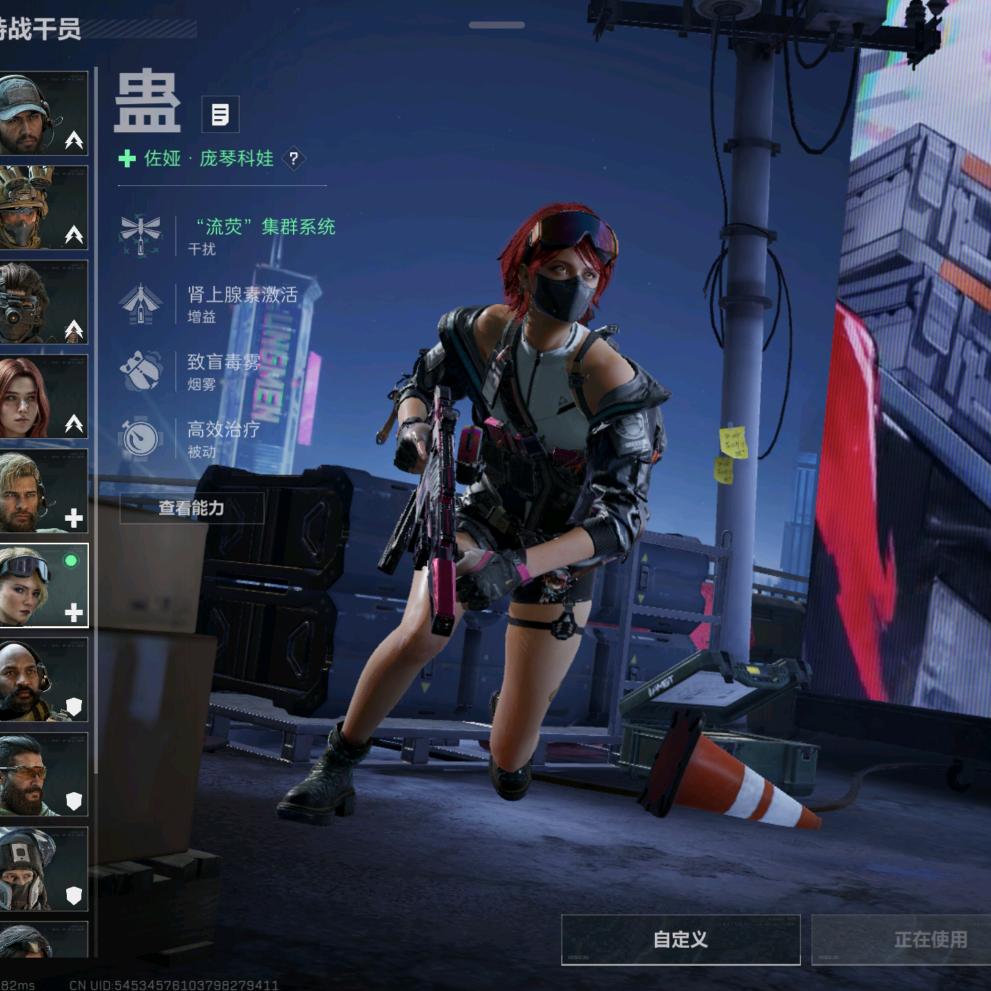Choose the capped bearded operator portrait

point(42,113)
